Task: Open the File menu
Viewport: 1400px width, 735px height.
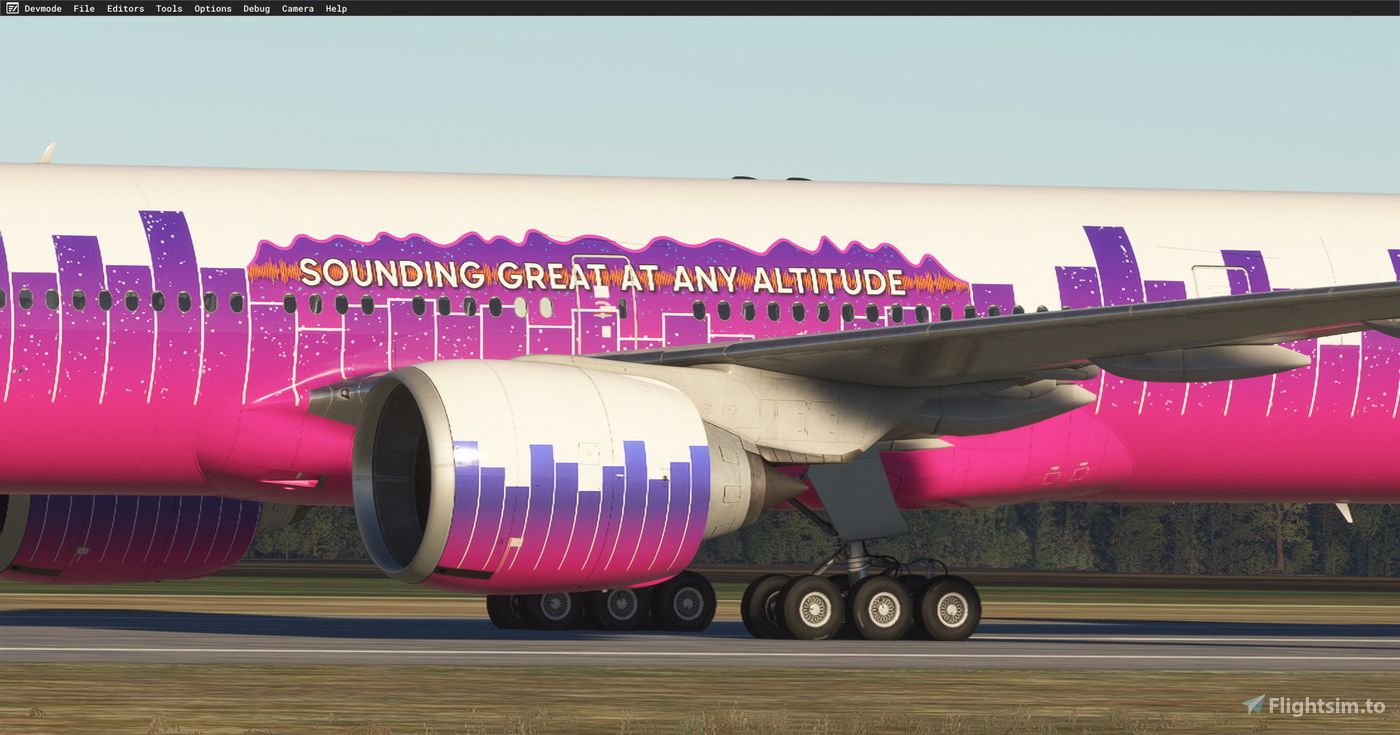Action: click(x=84, y=8)
